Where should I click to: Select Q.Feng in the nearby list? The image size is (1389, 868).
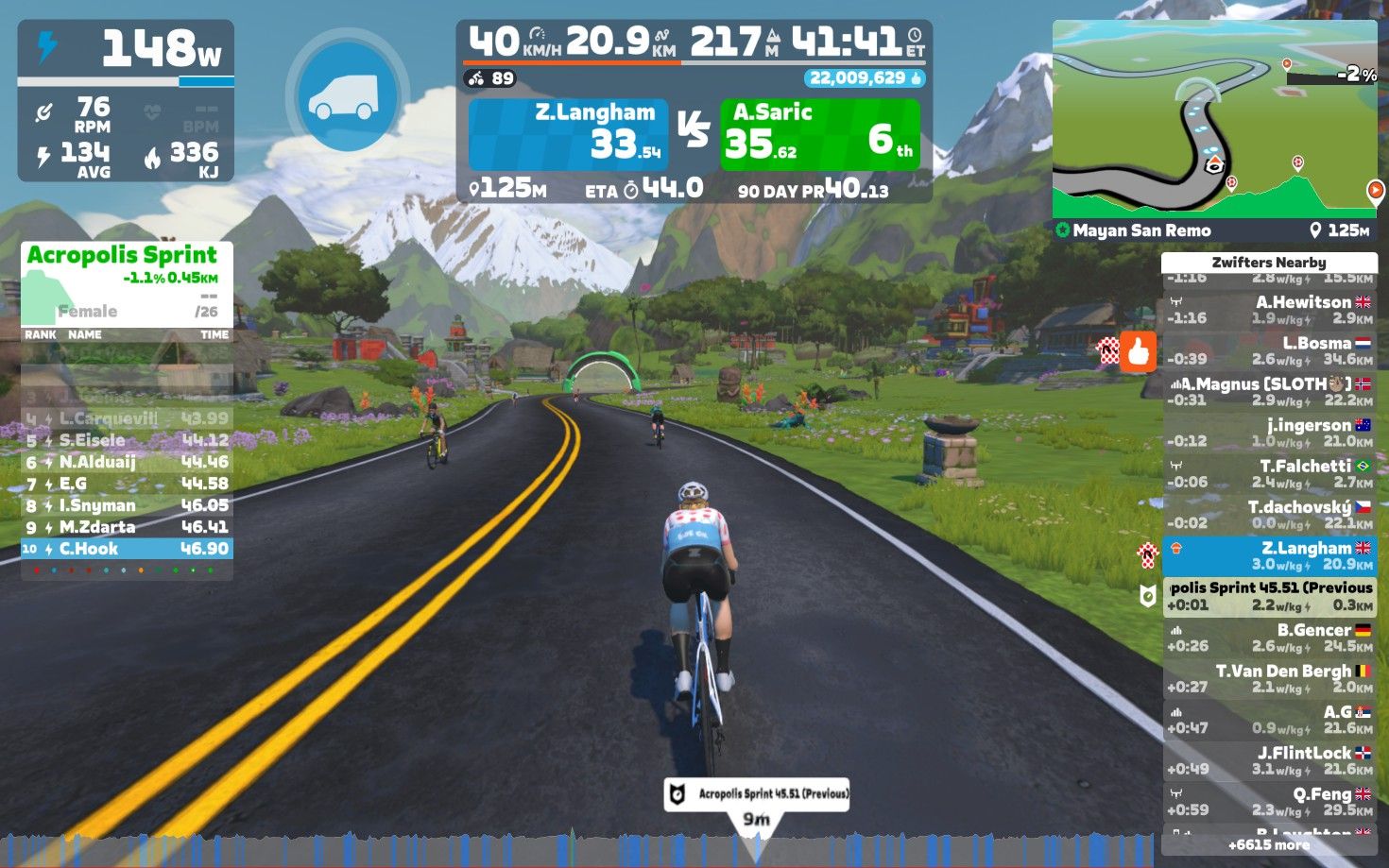pos(1268,801)
